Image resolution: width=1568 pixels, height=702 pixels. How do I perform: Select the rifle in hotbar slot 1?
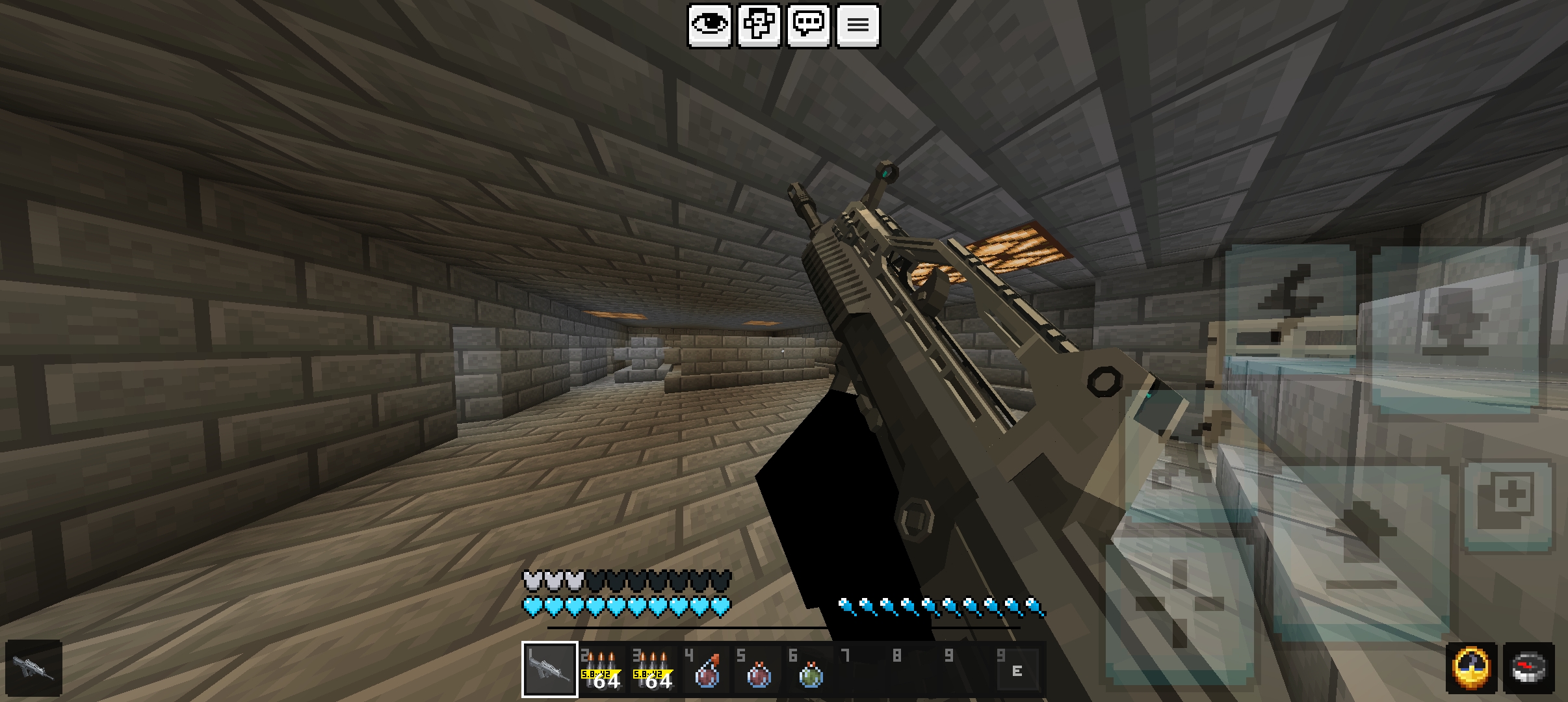click(549, 669)
